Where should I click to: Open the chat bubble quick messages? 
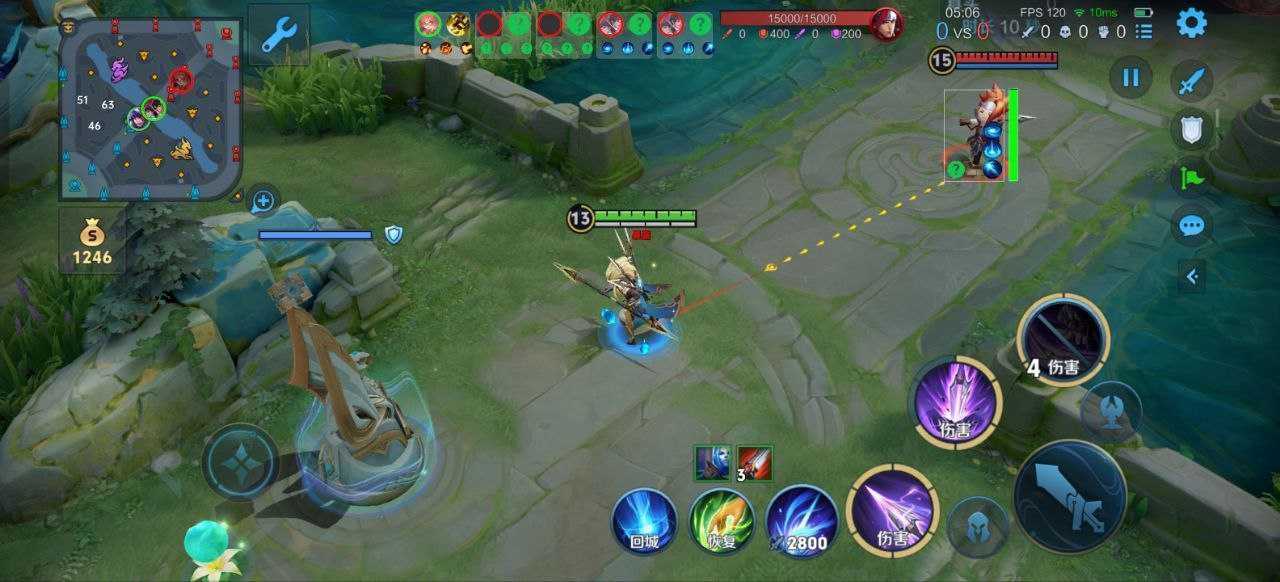click(x=1191, y=225)
